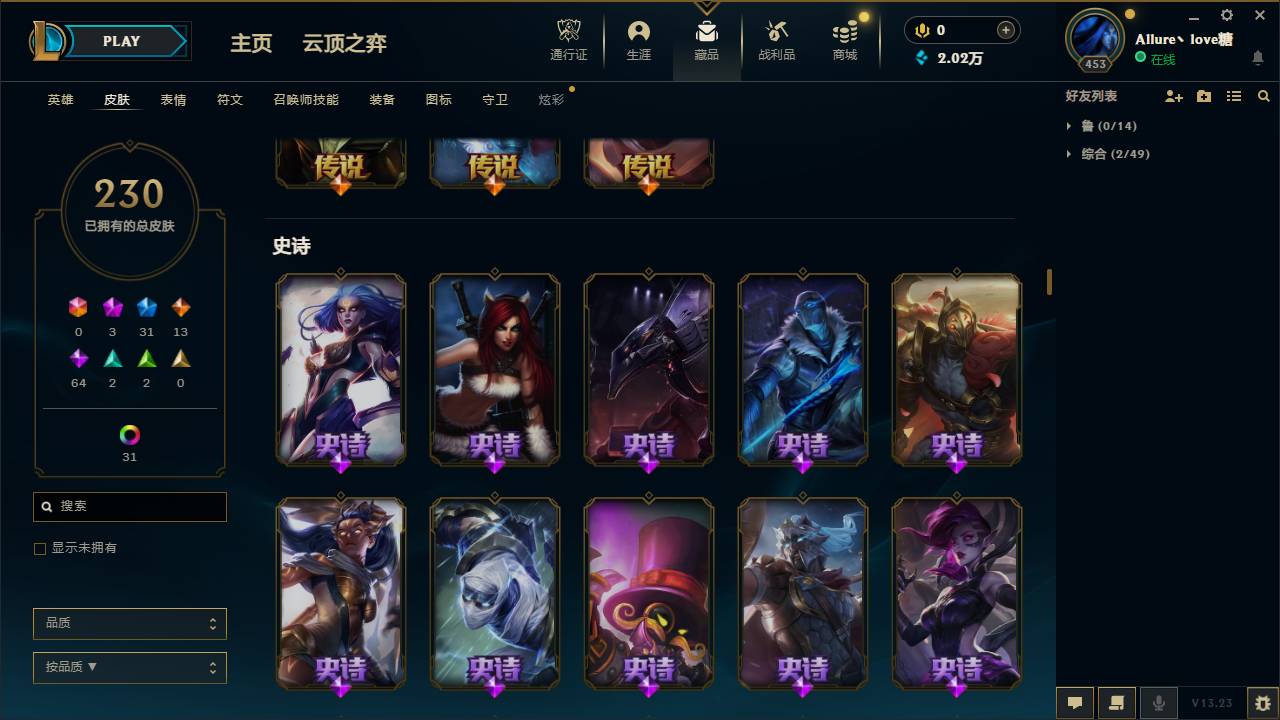
Task: Click the add friend icon above the friends list
Action: tap(1174, 96)
